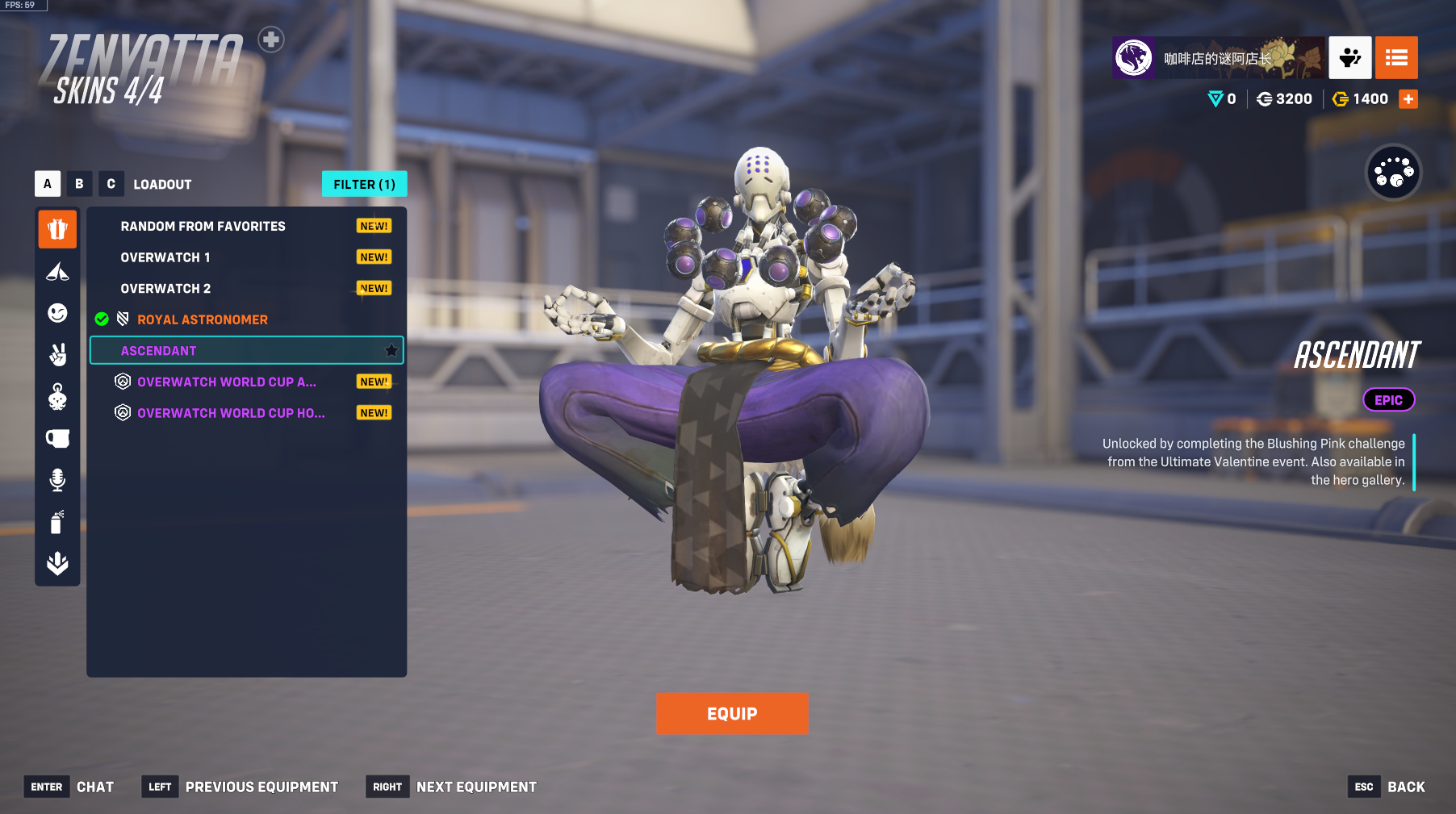Select the Royal Astronomer skin

pyautogui.click(x=202, y=319)
